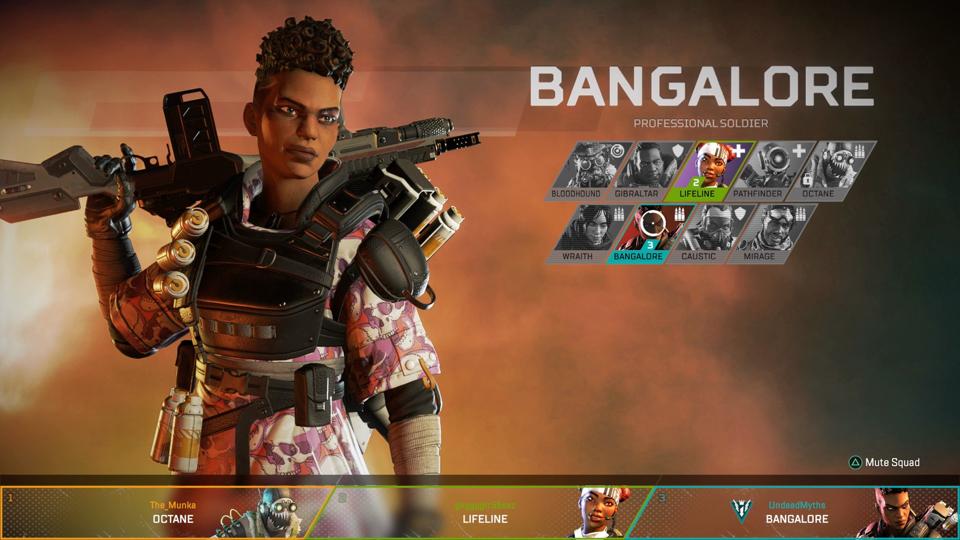Choose the Gibraltar legend portrait
The width and height of the screenshot is (960, 540).
[x=640, y=168]
